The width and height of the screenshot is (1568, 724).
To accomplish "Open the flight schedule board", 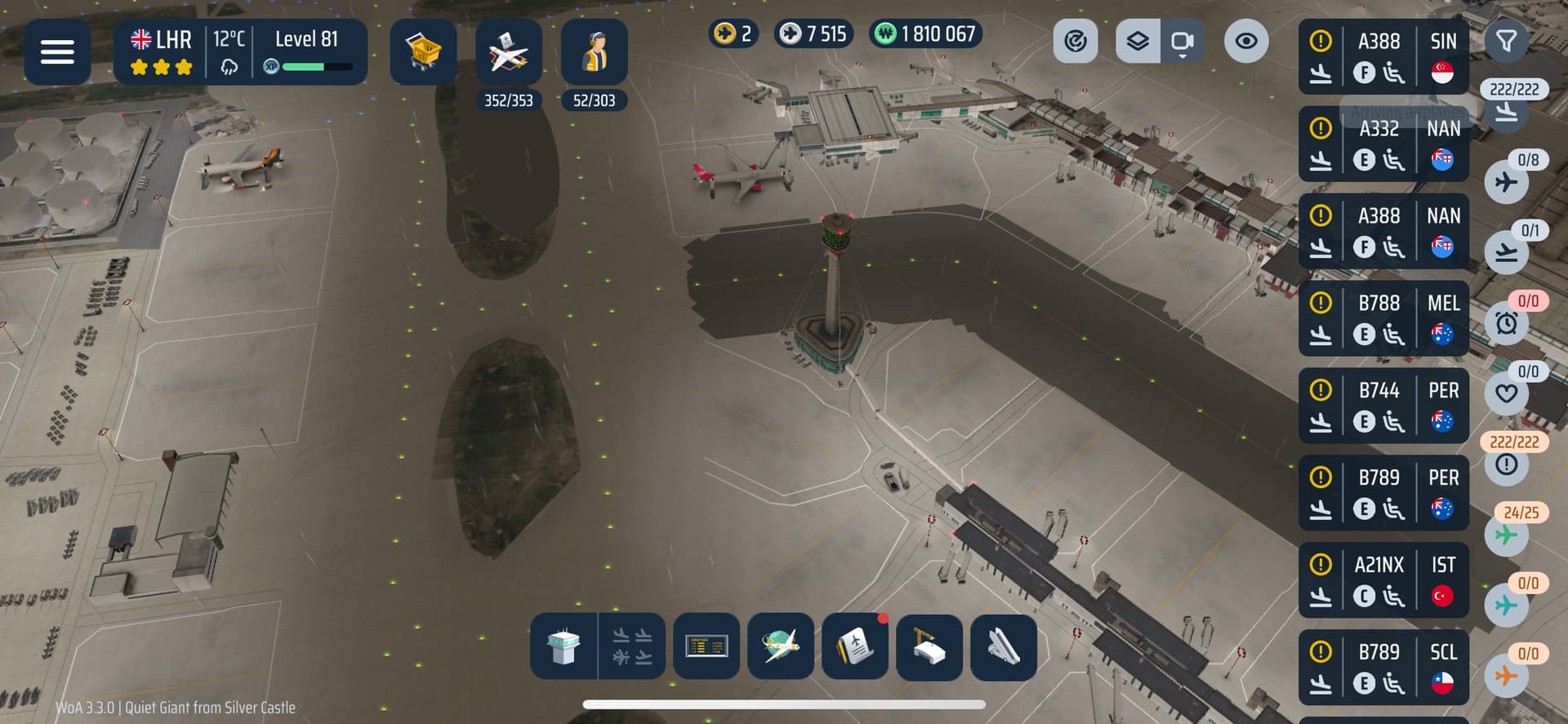I will [706, 646].
